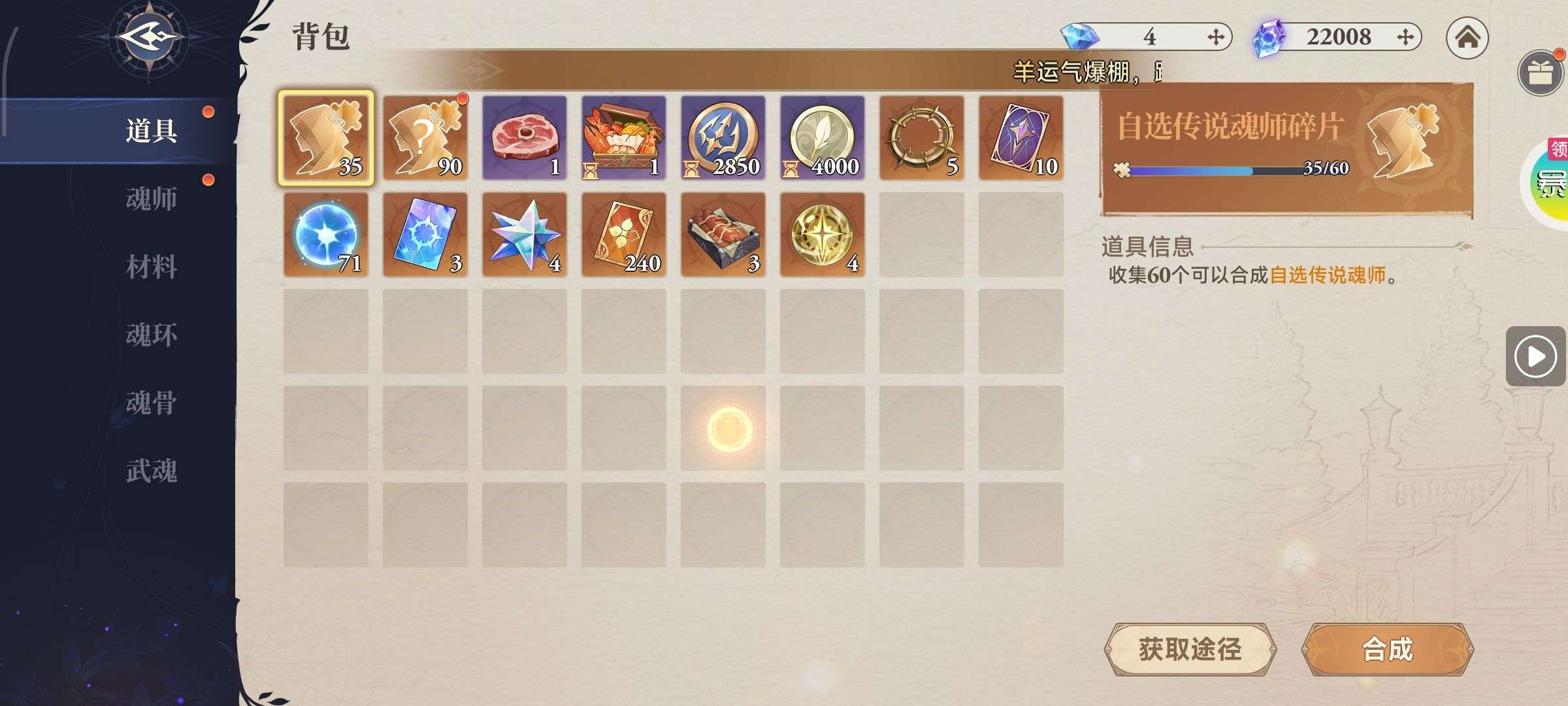Switch to the 武魂 tab
This screenshot has height=706, width=1568.
(x=151, y=471)
